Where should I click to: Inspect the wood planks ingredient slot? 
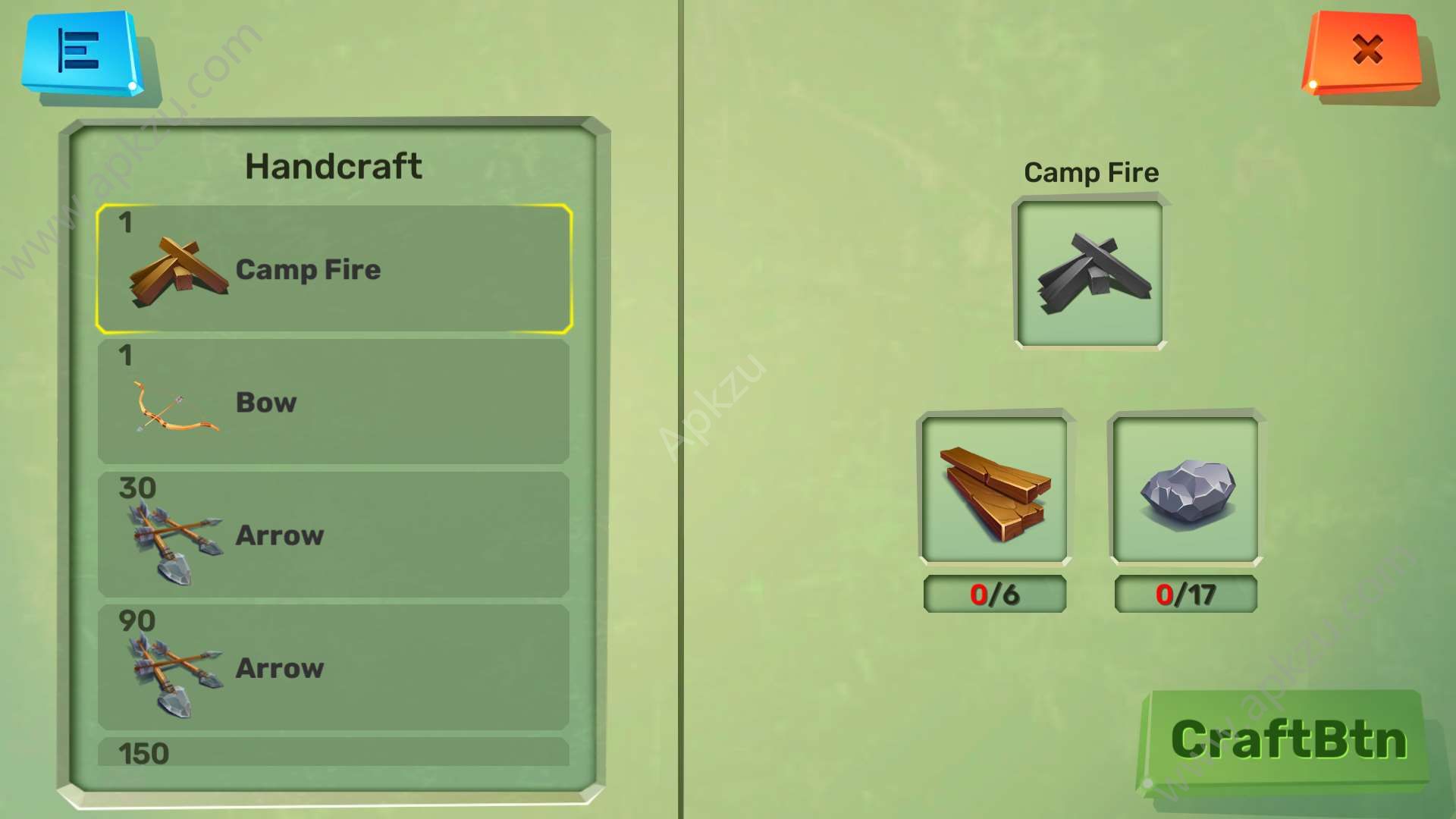click(x=994, y=491)
